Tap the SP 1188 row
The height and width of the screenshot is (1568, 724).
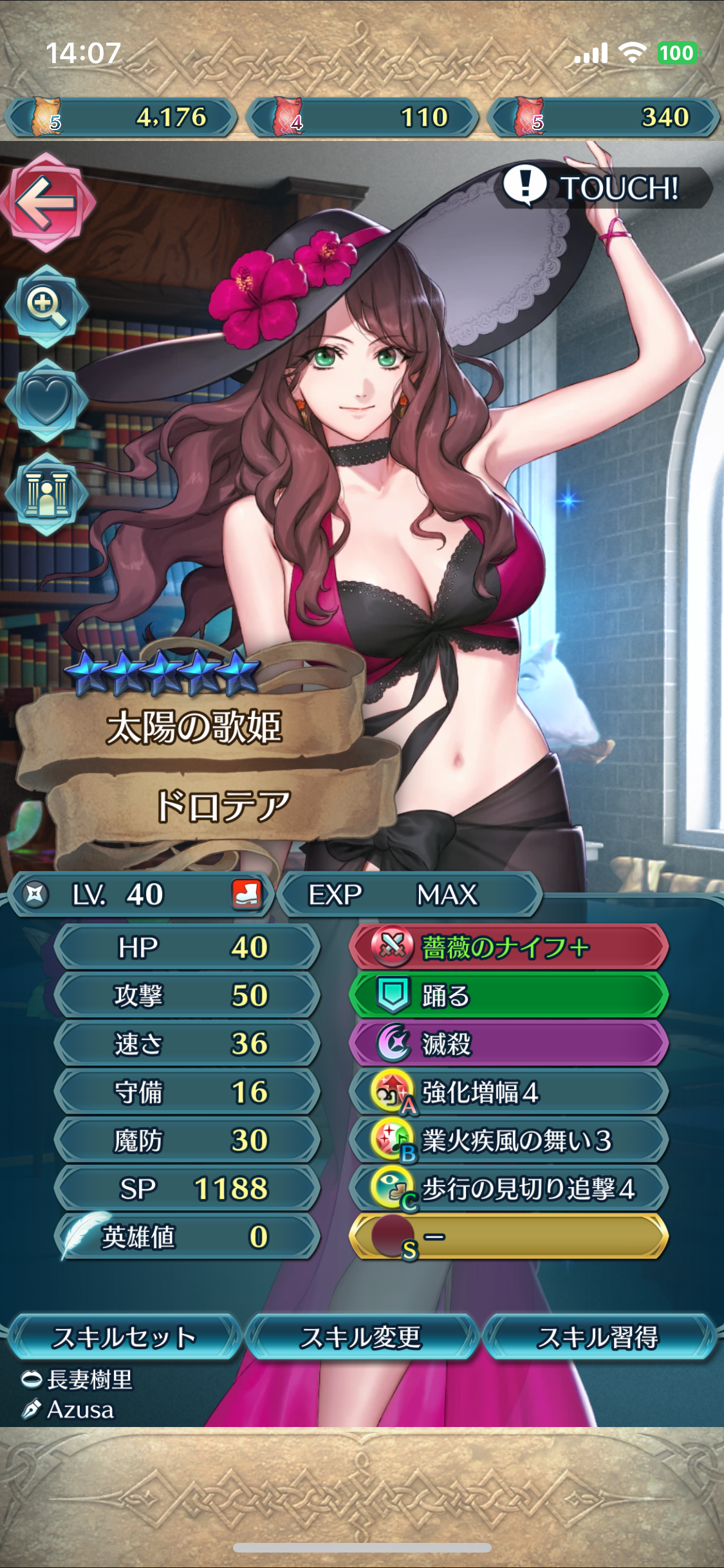187,1188
